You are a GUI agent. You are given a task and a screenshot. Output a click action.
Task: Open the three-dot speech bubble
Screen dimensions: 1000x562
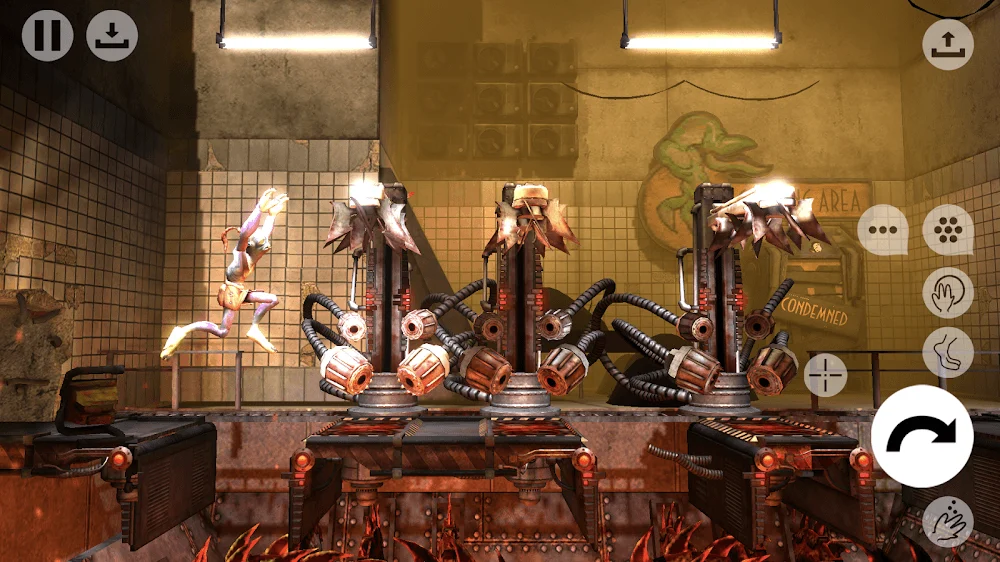pos(882,230)
